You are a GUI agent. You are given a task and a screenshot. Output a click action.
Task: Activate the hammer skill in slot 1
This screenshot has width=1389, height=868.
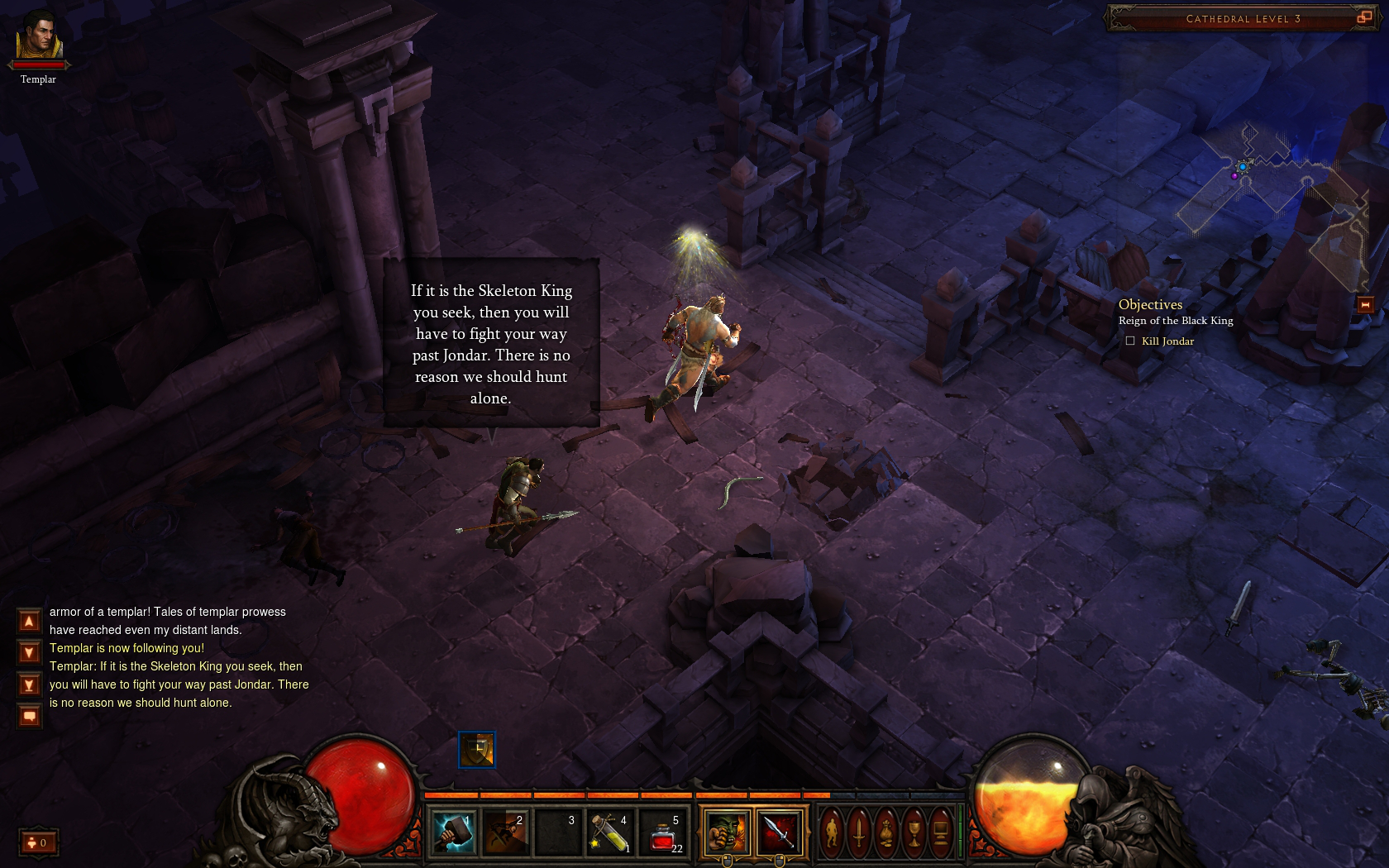pyautogui.click(x=453, y=831)
